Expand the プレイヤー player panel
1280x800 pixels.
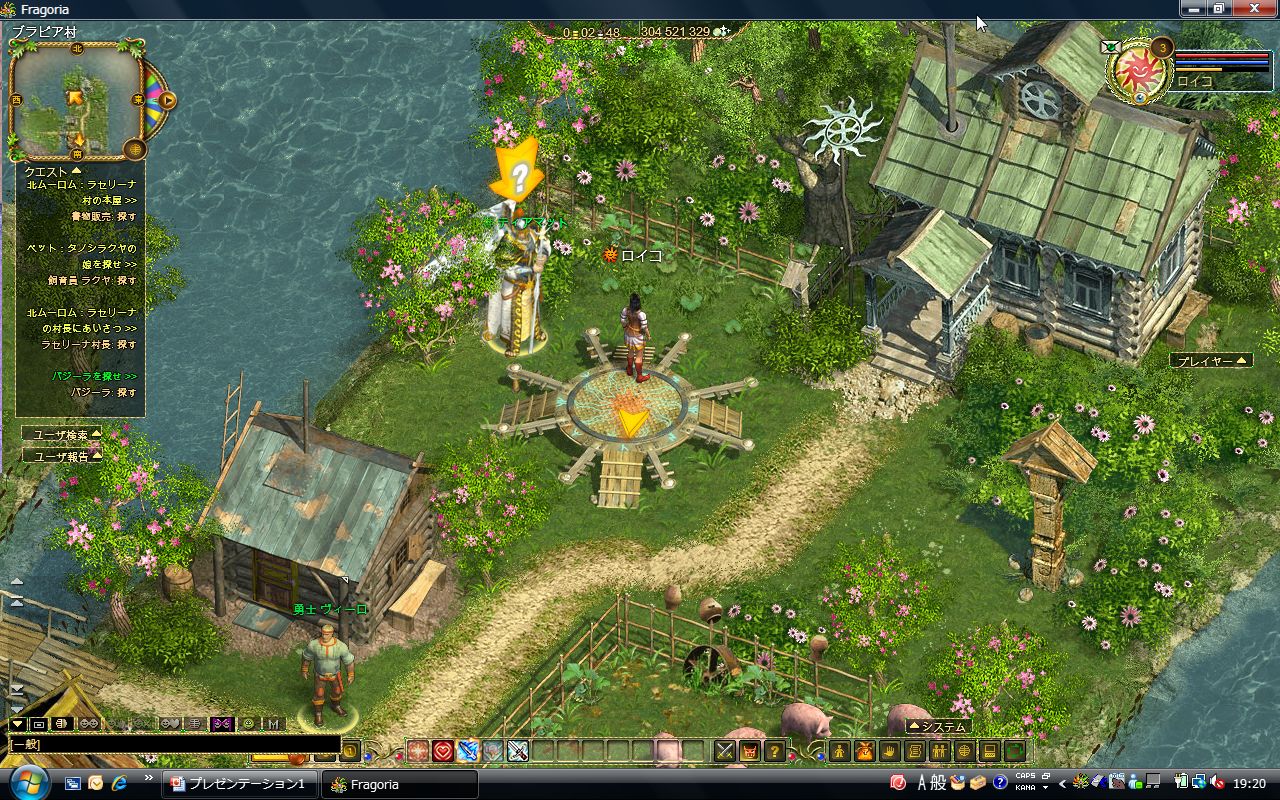pos(1211,360)
